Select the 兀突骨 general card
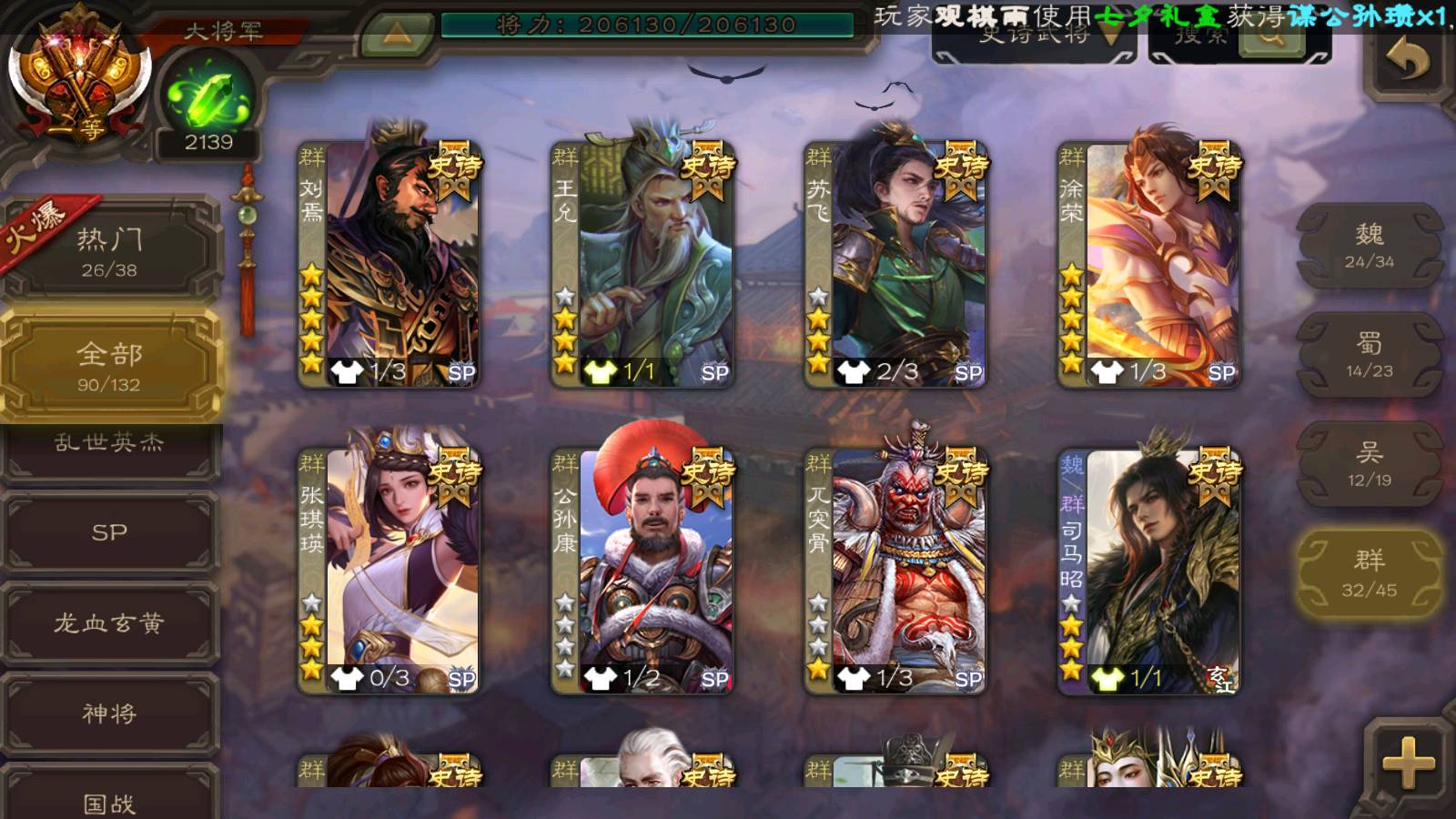 point(895,571)
